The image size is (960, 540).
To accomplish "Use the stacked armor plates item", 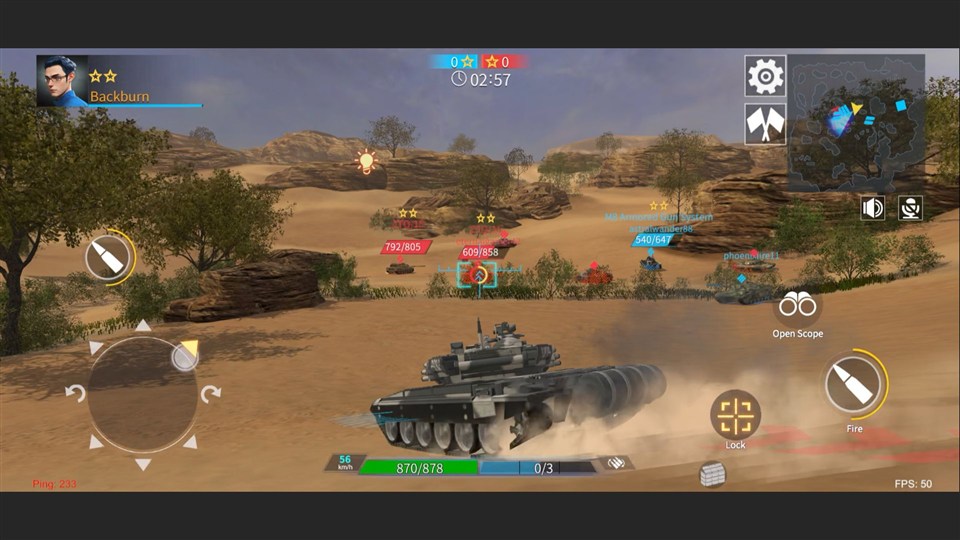I will click(x=712, y=474).
